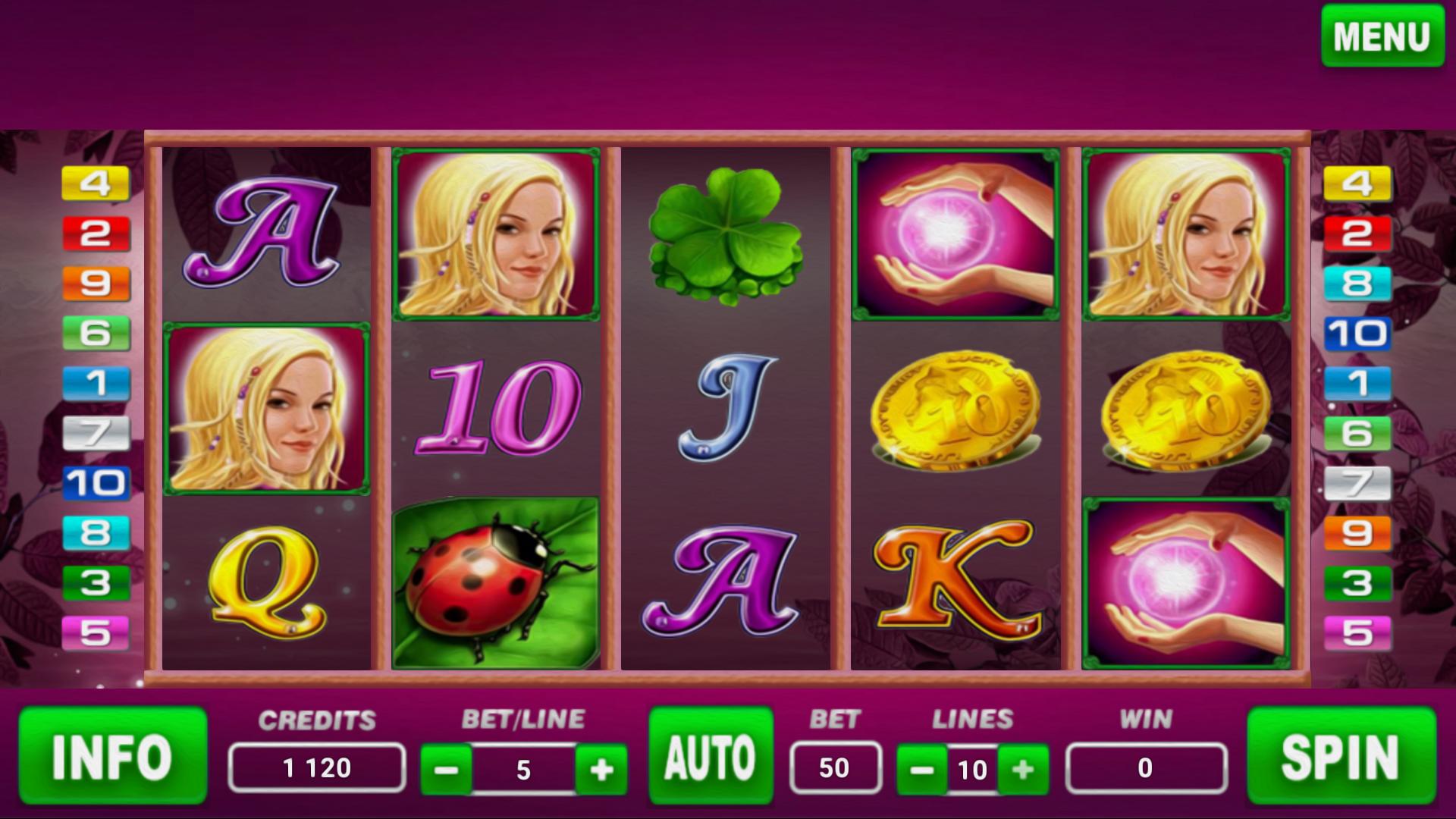Image resolution: width=1456 pixels, height=819 pixels.
Task: Click the WIN amount display
Action: coord(1147,766)
